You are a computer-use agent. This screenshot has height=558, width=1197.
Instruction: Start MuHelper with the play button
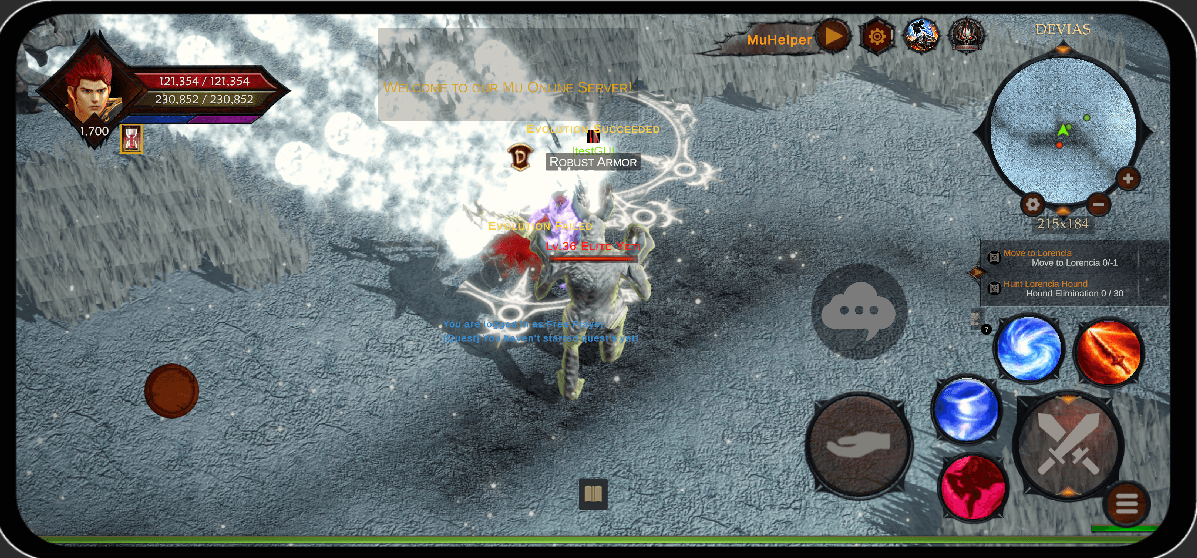[x=832, y=38]
